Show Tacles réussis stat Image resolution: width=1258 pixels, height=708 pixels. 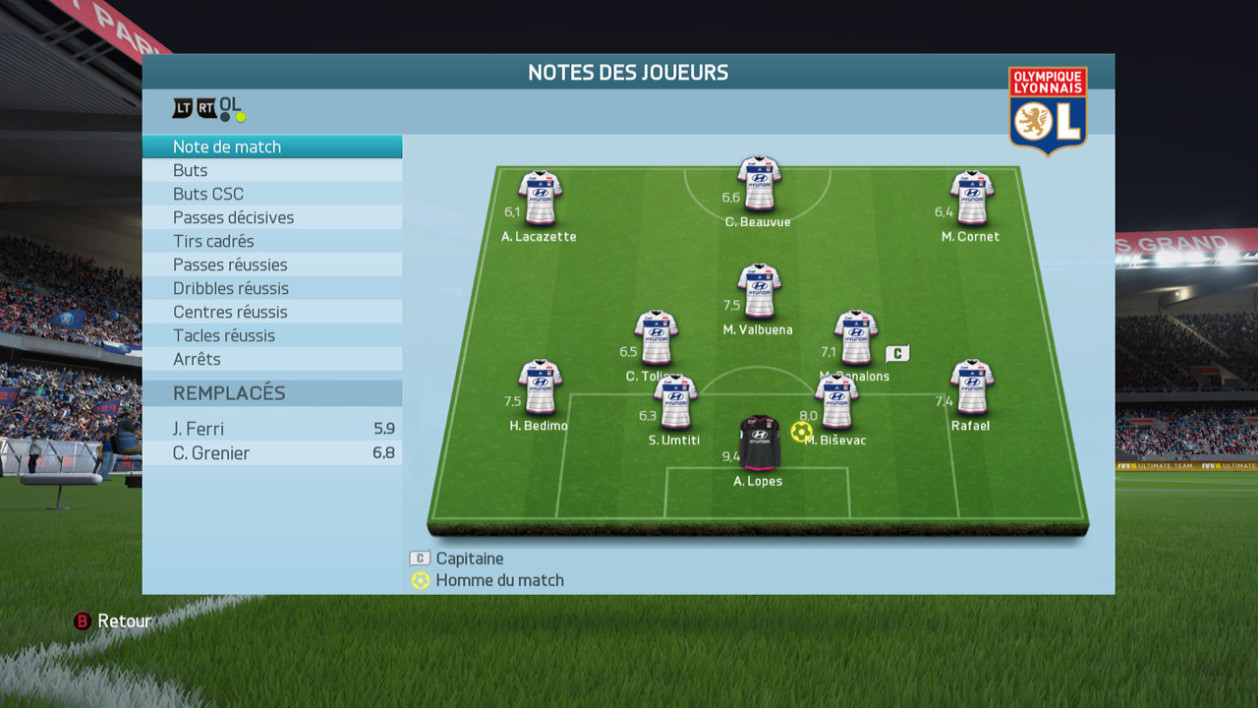(272, 336)
